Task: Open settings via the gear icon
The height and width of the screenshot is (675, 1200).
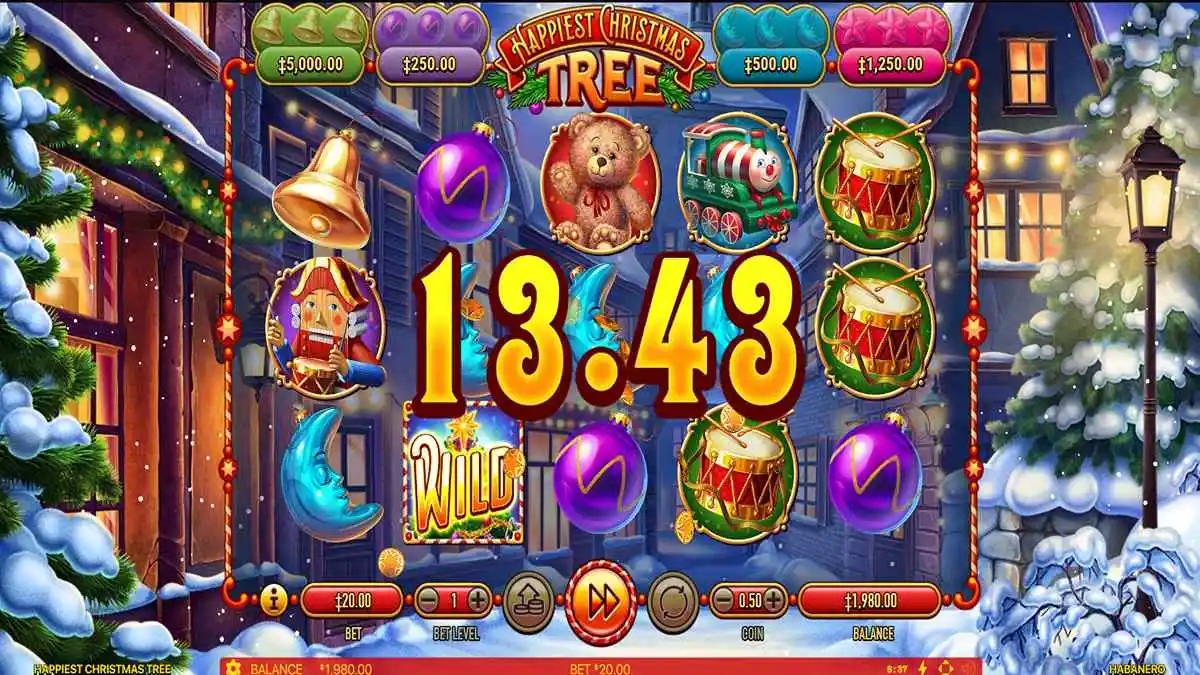Action: (x=234, y=667)
